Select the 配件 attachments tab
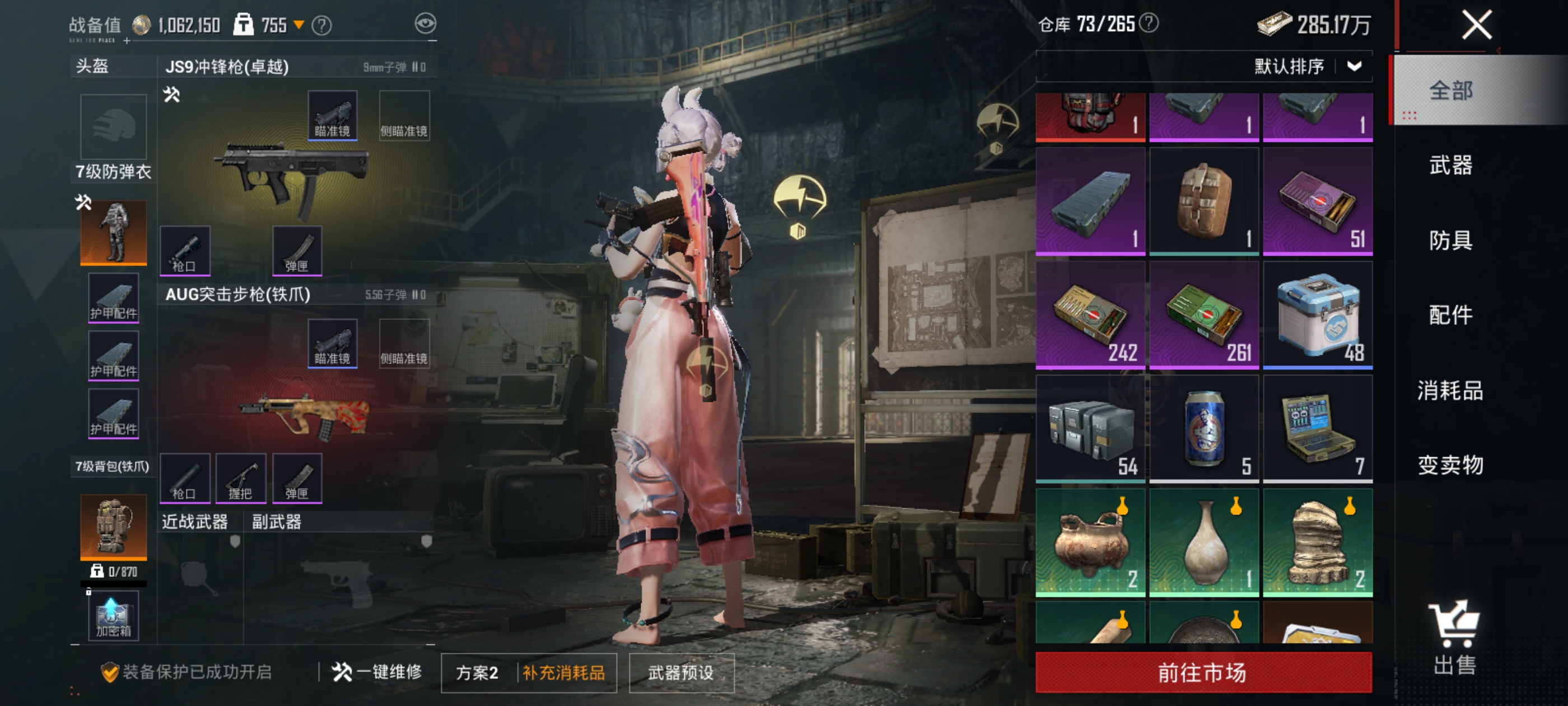Viewport: 1568px width, 706px height. coord(1450,315)
